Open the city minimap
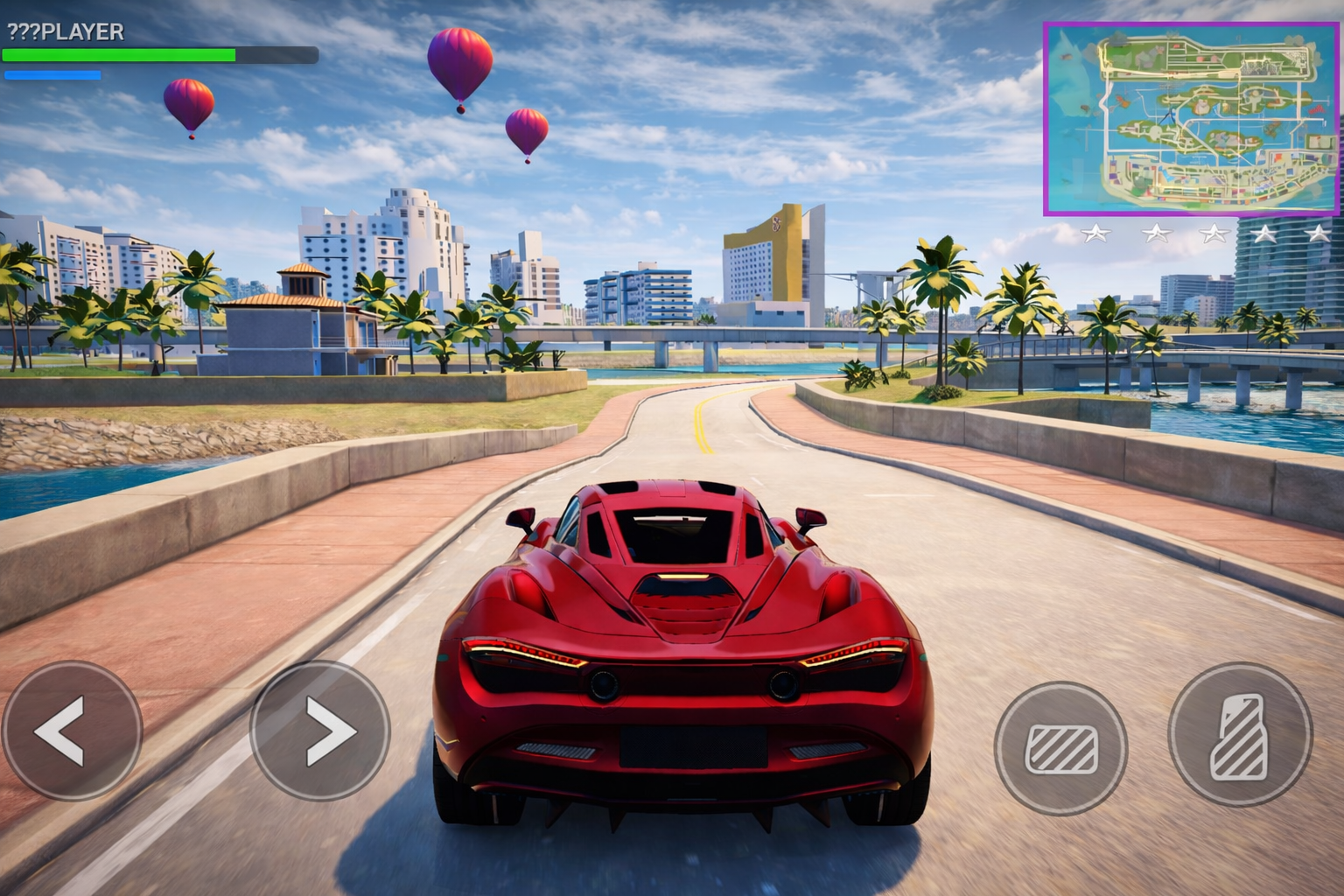The image size is (1344, 896). coord(1191,119)
